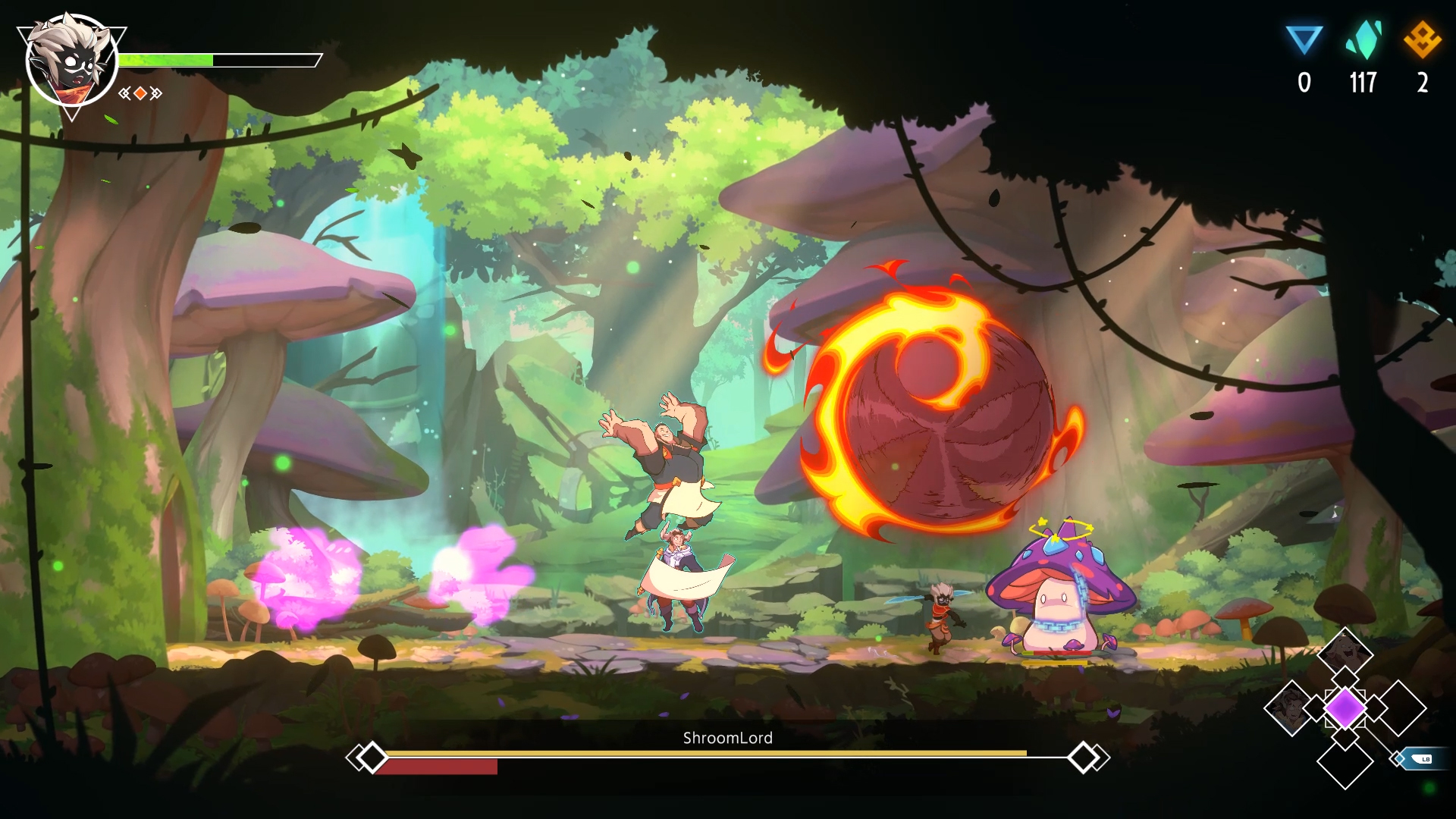Click the orange knot currency icon
The height and width of the screenshot is (819, 1456).
pyautogui.click(x=1422, y=40)
